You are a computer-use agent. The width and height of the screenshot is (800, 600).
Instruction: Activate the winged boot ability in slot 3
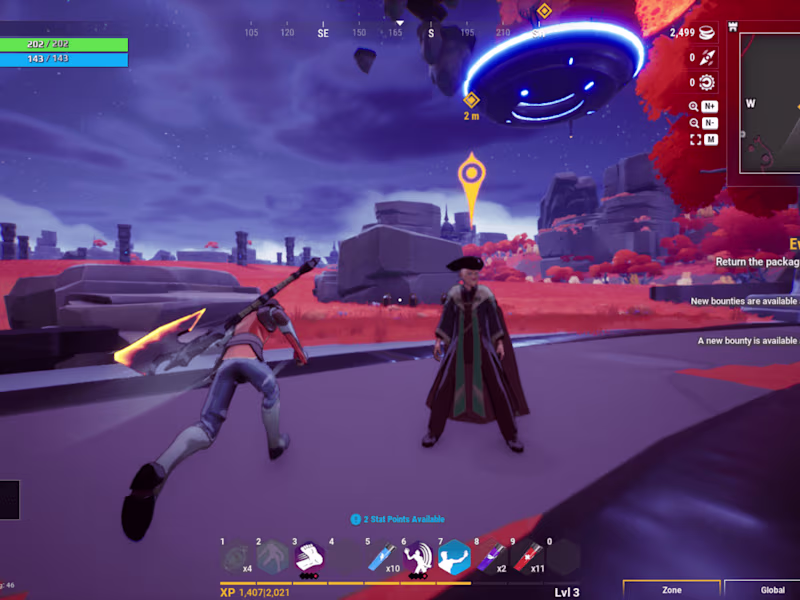[x=309, y=557]
